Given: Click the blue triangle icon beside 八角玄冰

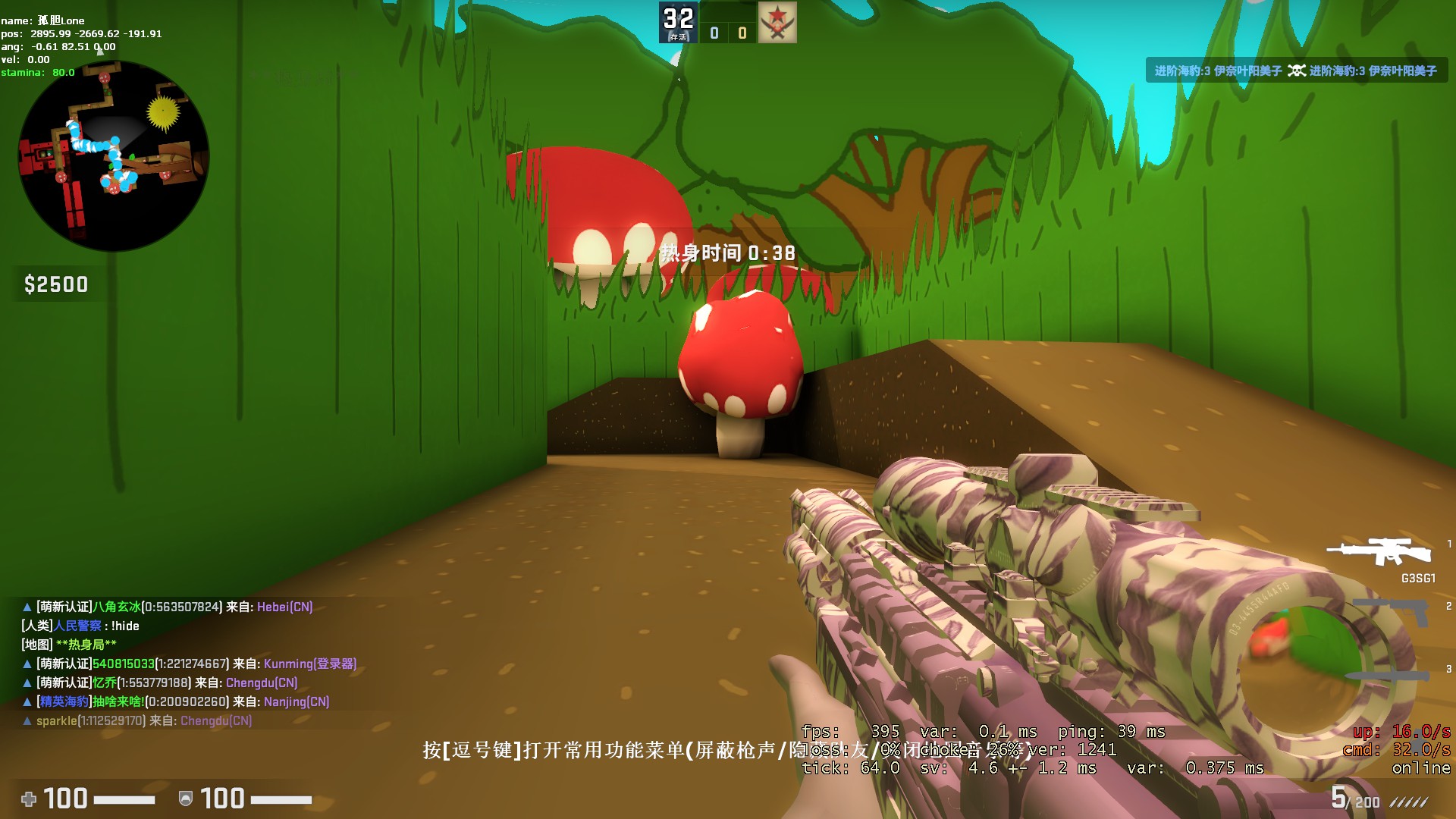Looking at the screenshot, I should [27, 607].
